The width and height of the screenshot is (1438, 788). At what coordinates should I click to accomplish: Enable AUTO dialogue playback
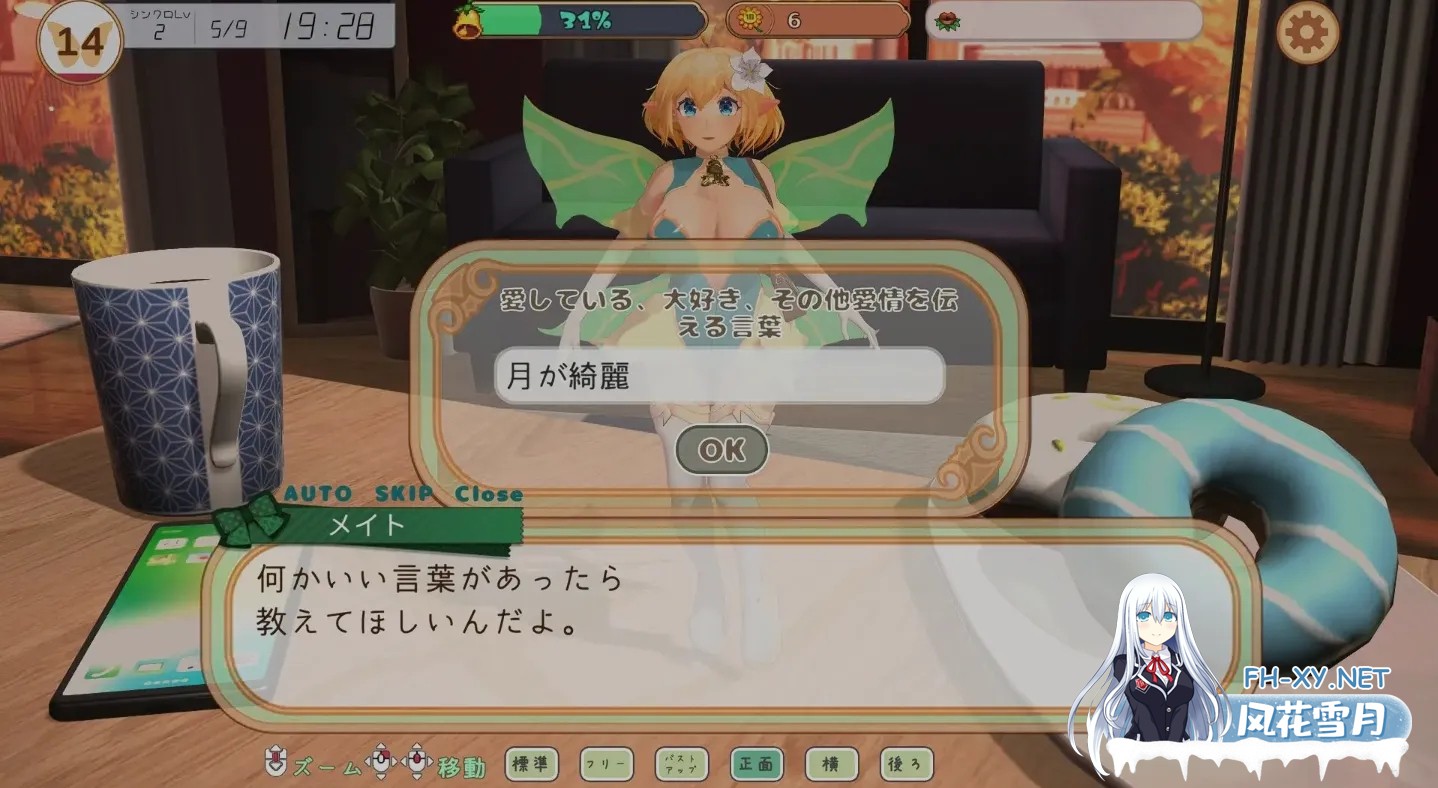point(315,493)
